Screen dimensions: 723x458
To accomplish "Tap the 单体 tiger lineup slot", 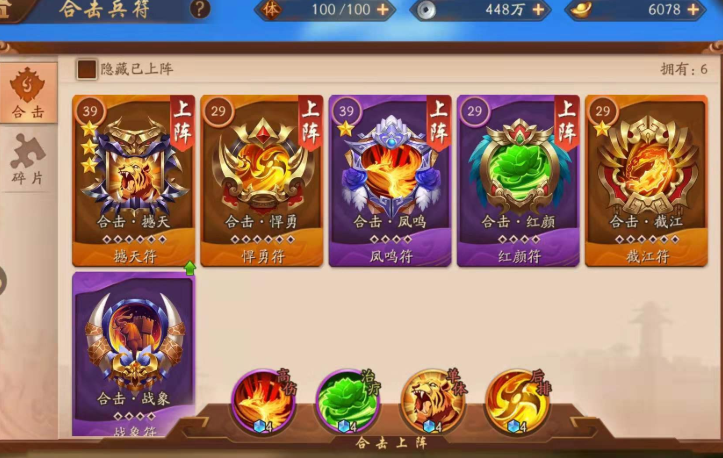I will pos(431,400).
